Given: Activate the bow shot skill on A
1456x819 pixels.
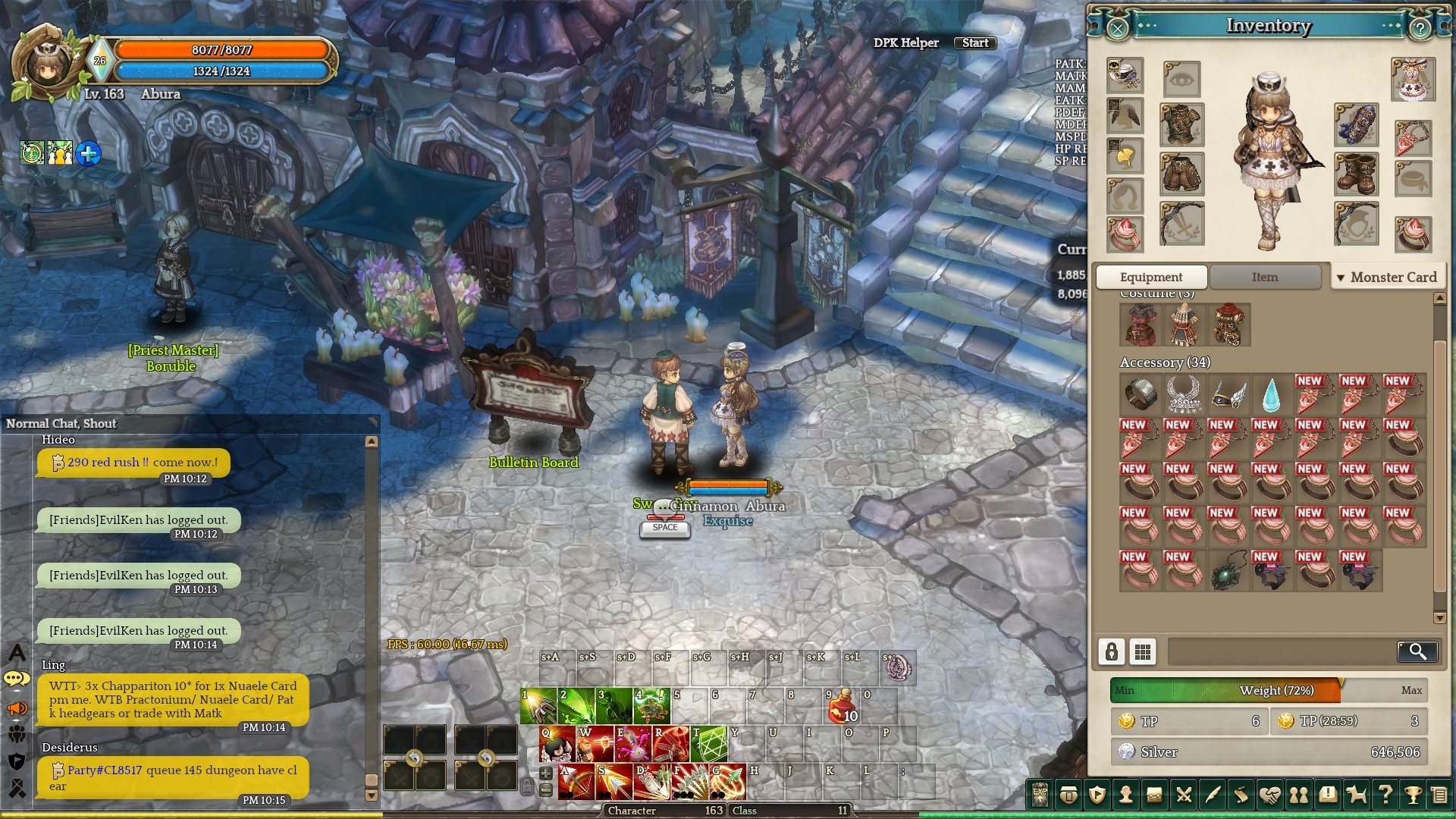Looking at the screenshot, I should 576,783.
